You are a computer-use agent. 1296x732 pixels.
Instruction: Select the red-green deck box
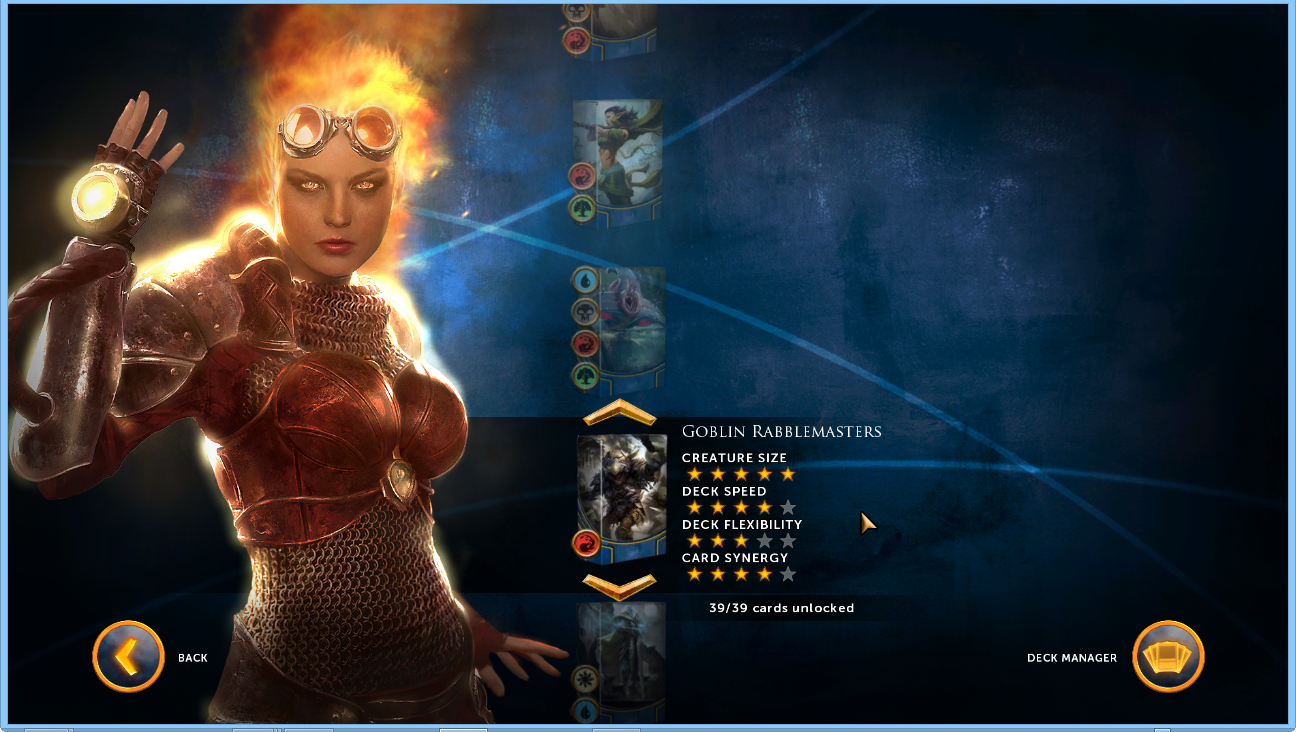(x=618, y=162)
